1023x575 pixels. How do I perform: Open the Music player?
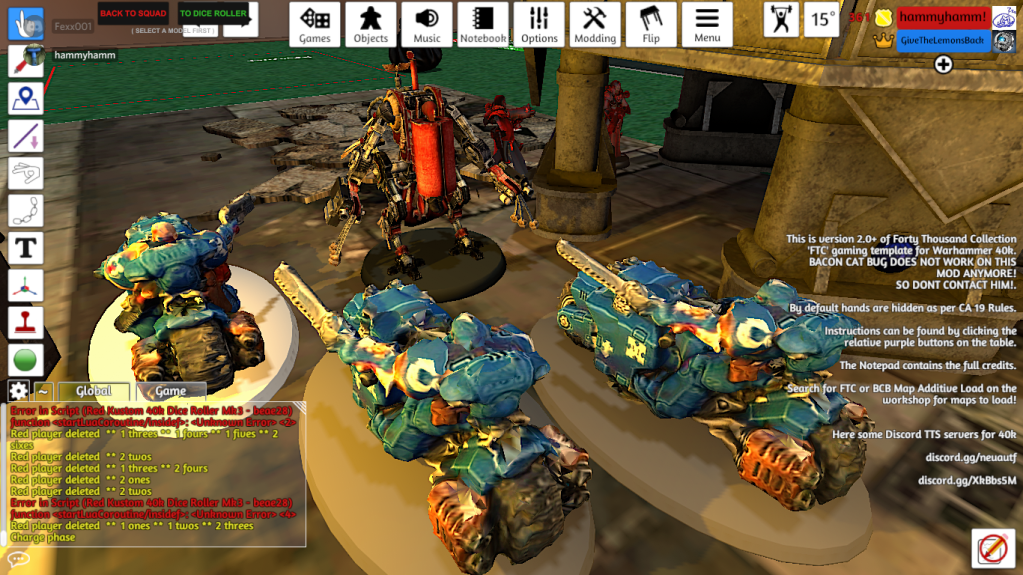pos(427,25)
